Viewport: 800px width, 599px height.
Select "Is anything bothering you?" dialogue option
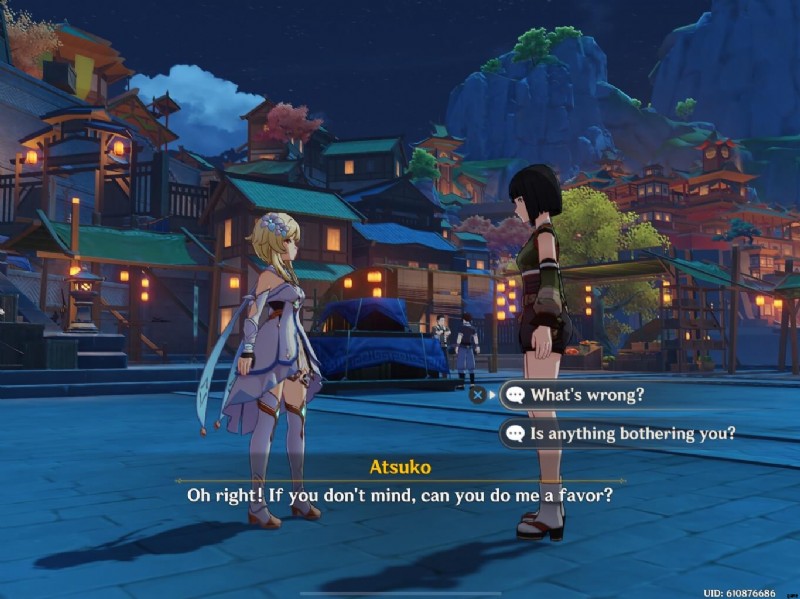[632, 434]
